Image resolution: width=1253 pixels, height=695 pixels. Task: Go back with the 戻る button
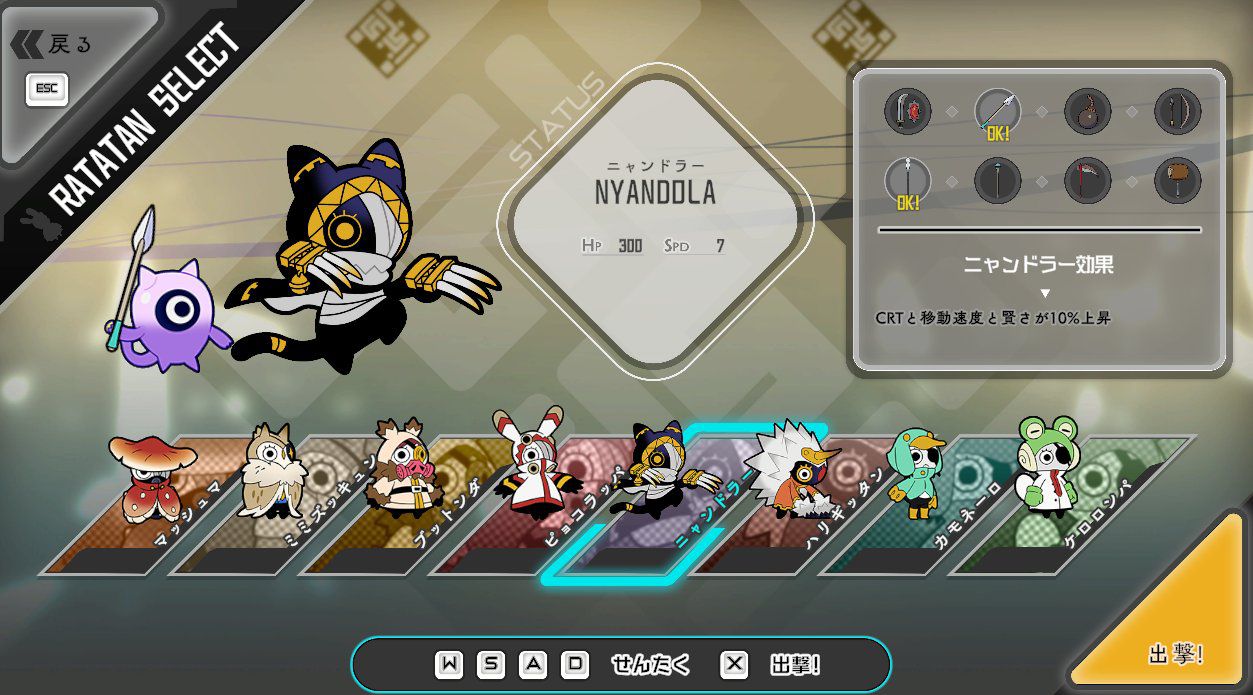(x=55, y=45)
